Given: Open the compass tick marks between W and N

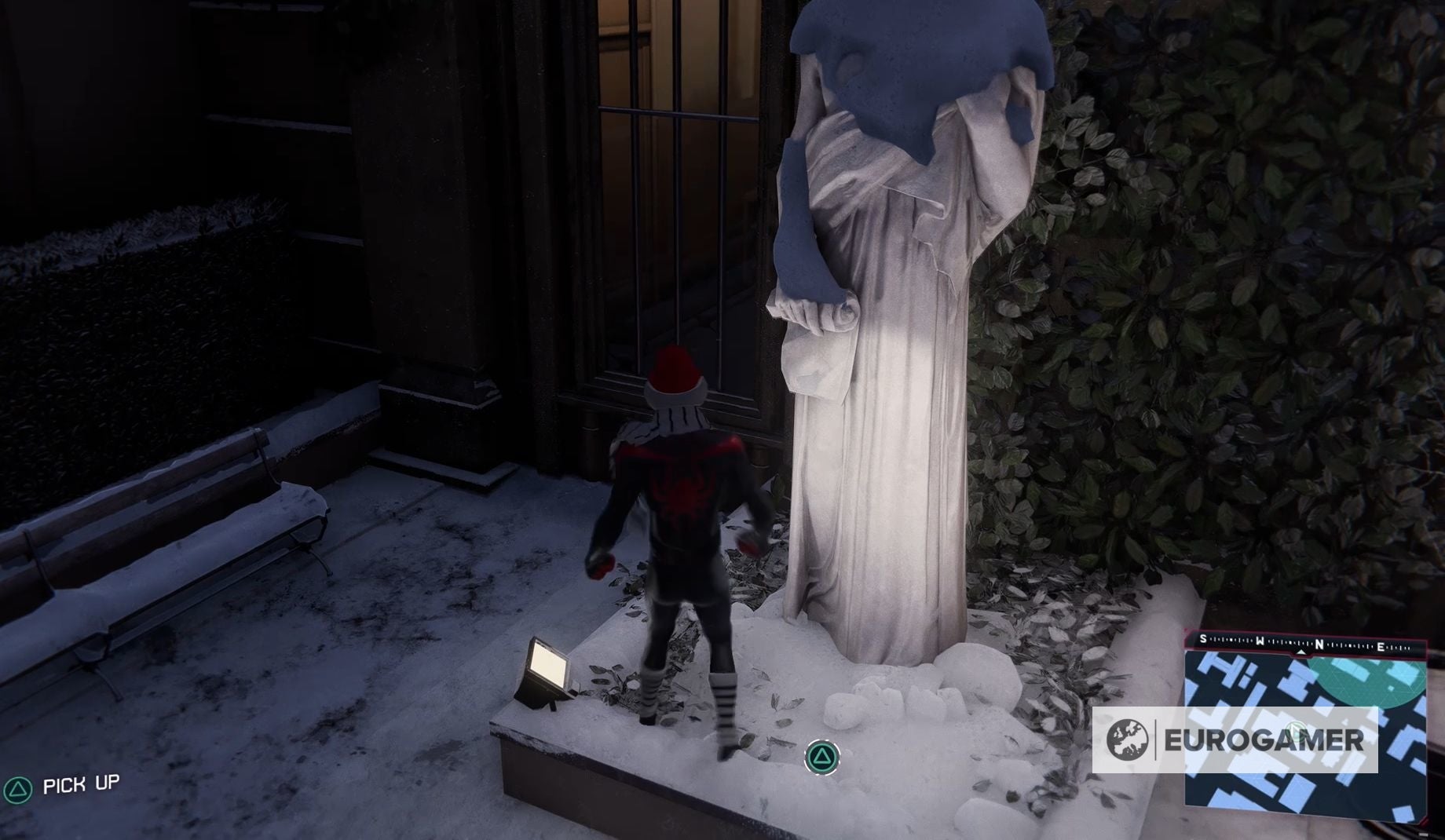Looking at the screenshot, I should (1288, 642).
